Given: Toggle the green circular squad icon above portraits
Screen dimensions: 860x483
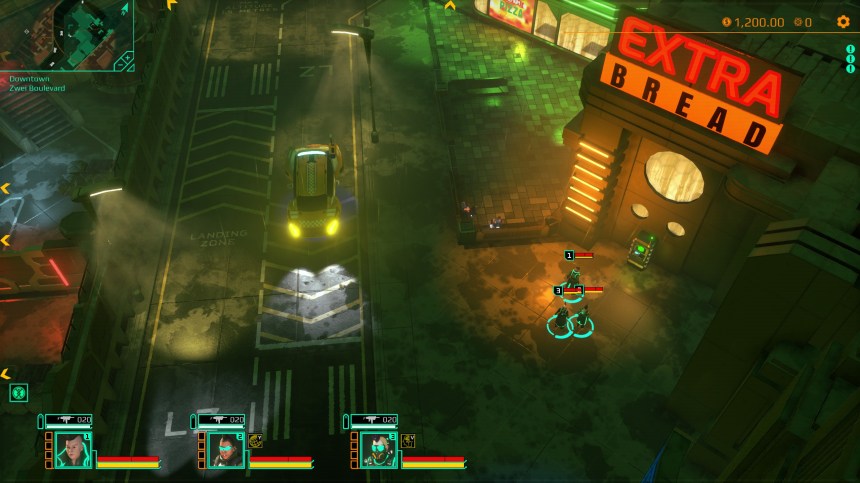Looking at the screenshot, I should point(18,393).
